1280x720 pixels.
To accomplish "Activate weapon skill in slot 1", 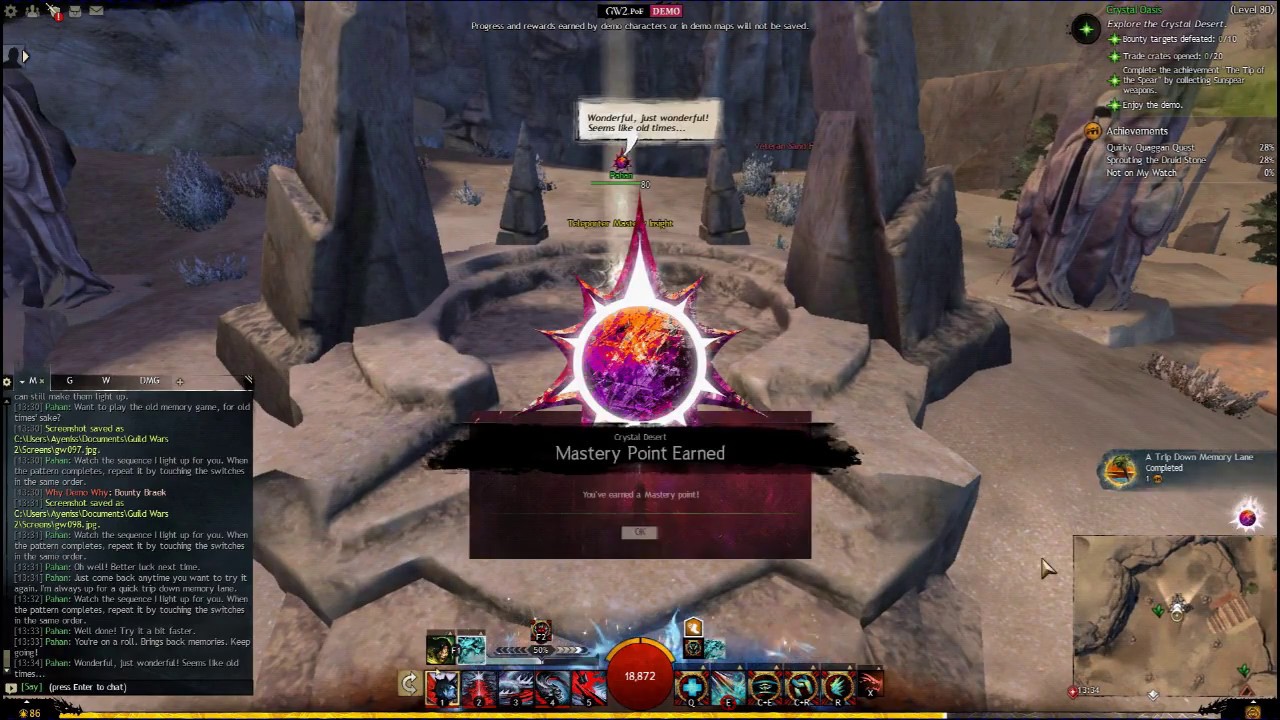I will 442,687.
